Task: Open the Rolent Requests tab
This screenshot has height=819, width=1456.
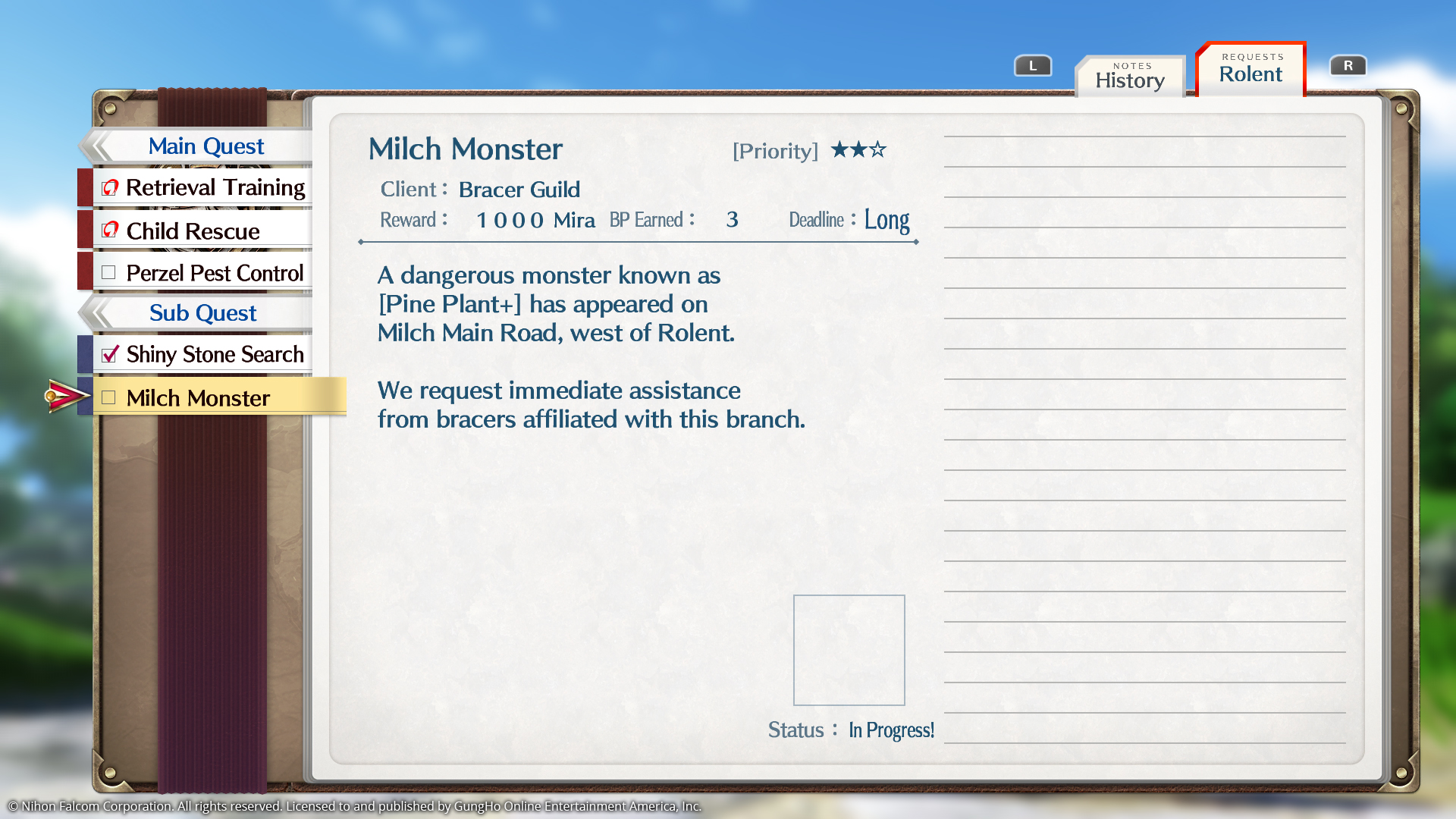Action: [x=1250, y=72]
